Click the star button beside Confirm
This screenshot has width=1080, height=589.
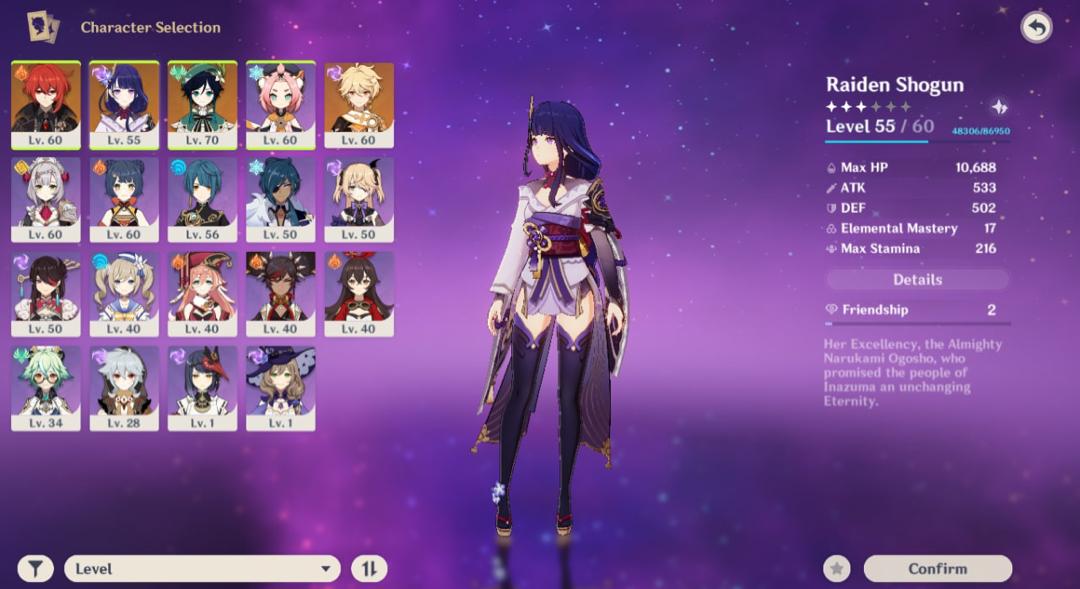837,569
